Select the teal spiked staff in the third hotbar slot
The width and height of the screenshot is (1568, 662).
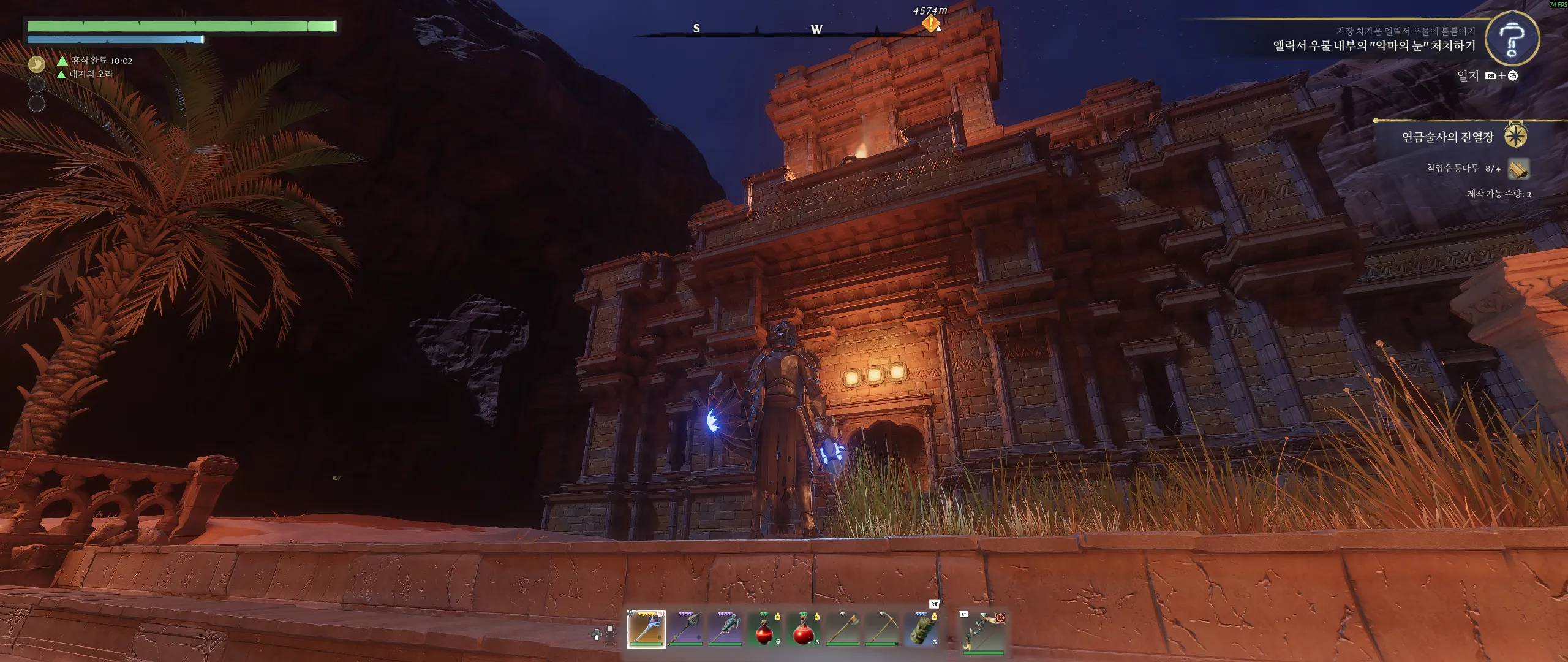(725, 630)
